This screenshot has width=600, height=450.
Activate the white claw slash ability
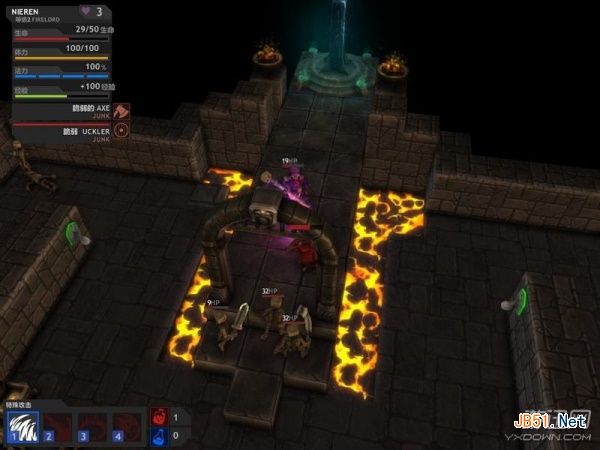tap(22, 425)
